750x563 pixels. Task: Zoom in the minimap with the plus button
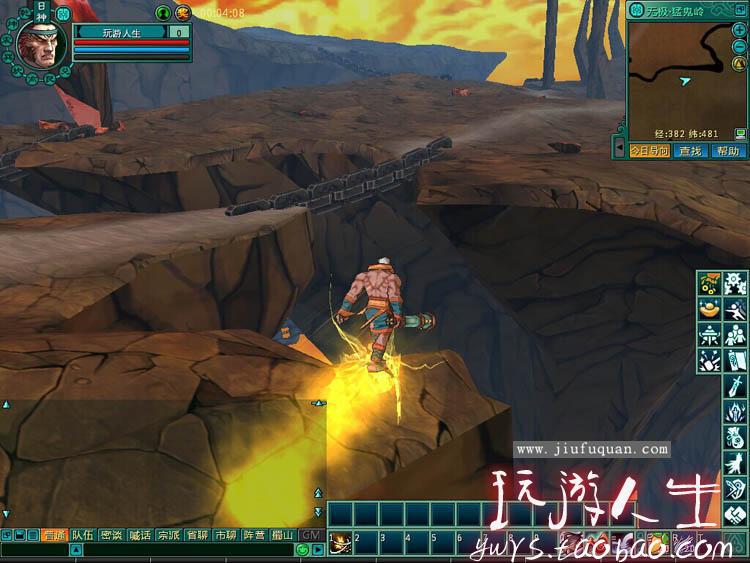click(739, 30)
